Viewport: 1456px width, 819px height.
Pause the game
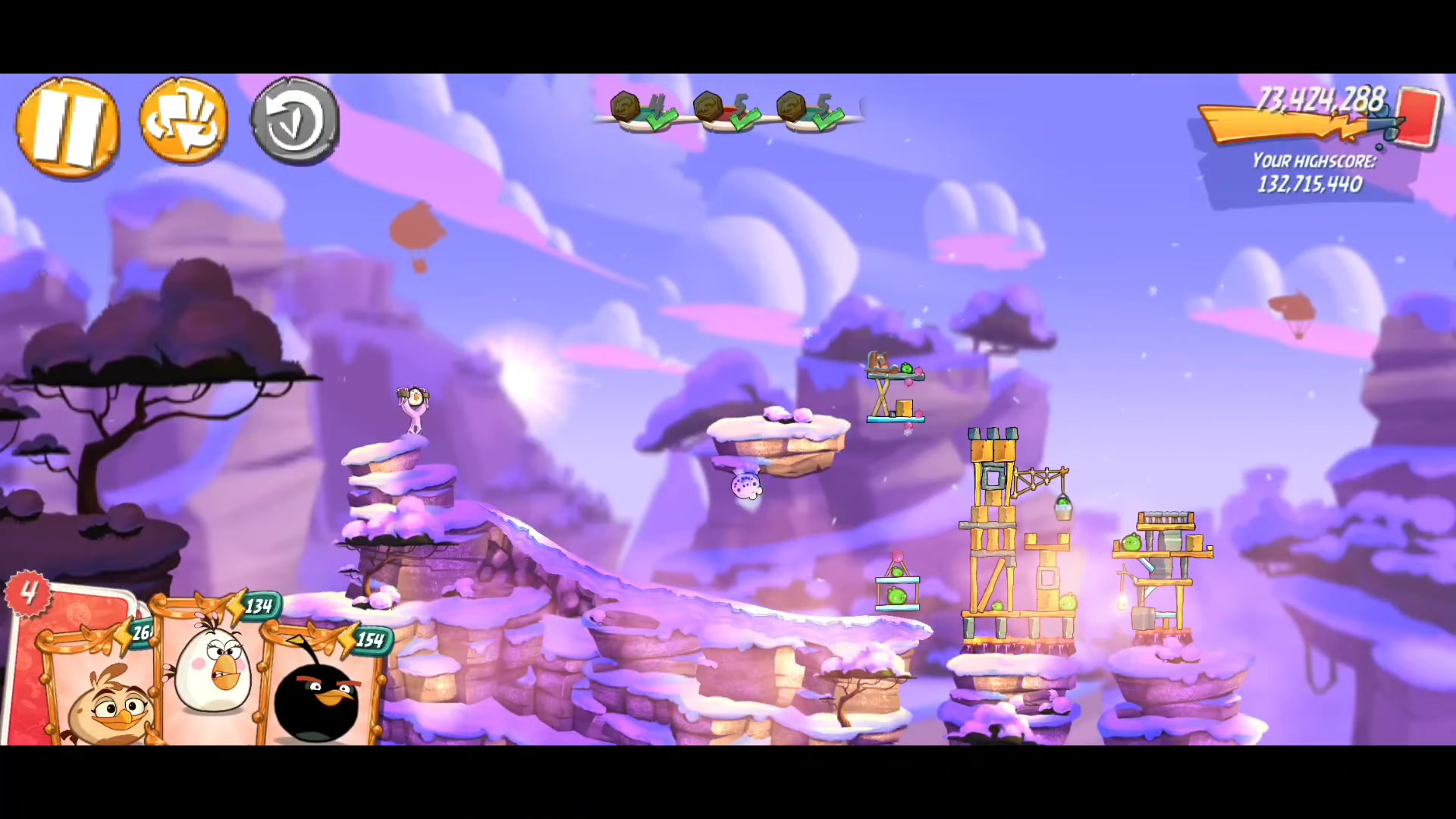click(x=67, y=127)
